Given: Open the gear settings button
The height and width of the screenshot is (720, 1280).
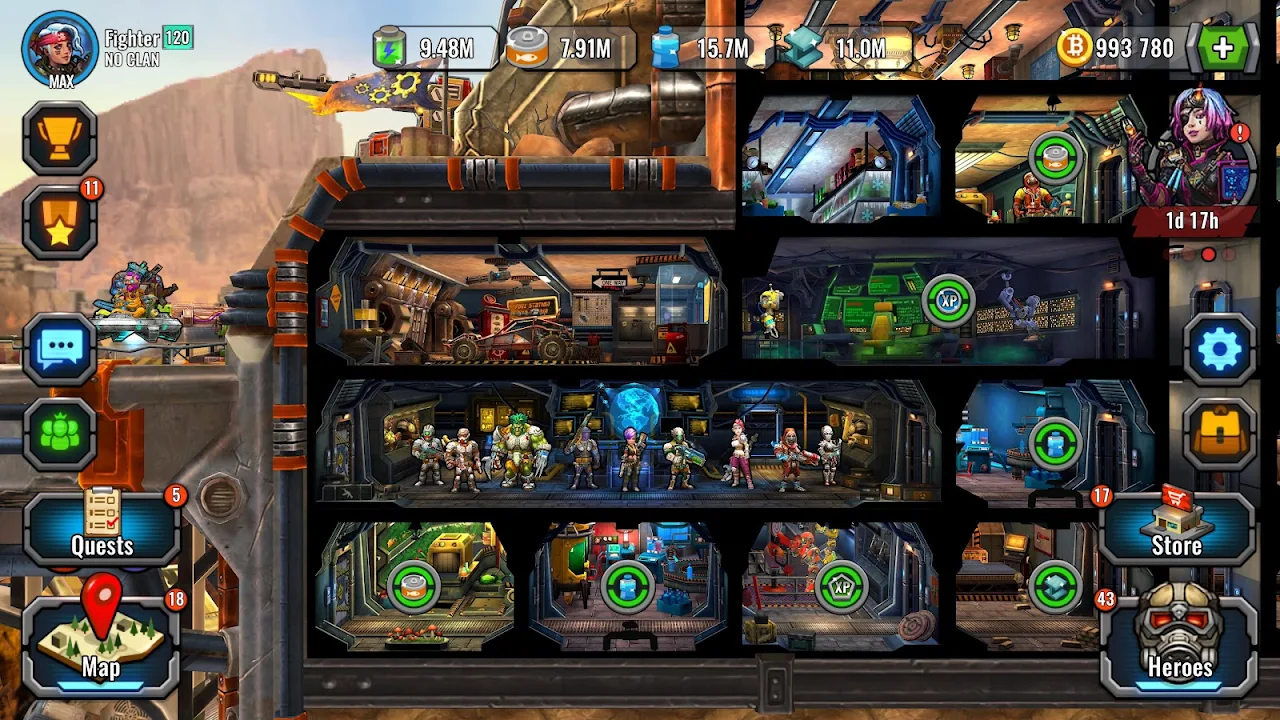Looking at the screenshot, I should [1220, 350].
